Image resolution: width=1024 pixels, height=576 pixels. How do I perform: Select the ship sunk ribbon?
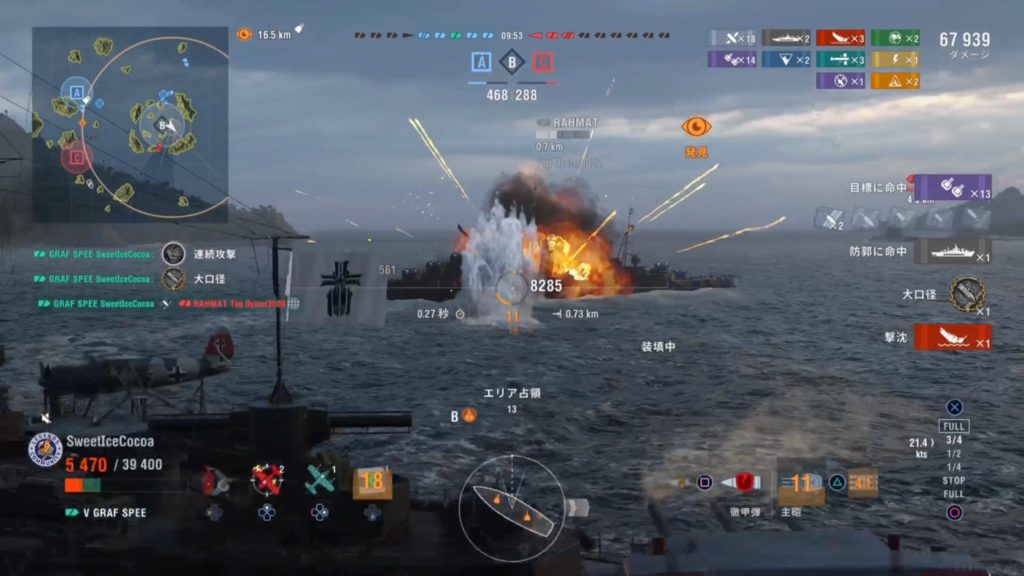click(x=952, y=338)
